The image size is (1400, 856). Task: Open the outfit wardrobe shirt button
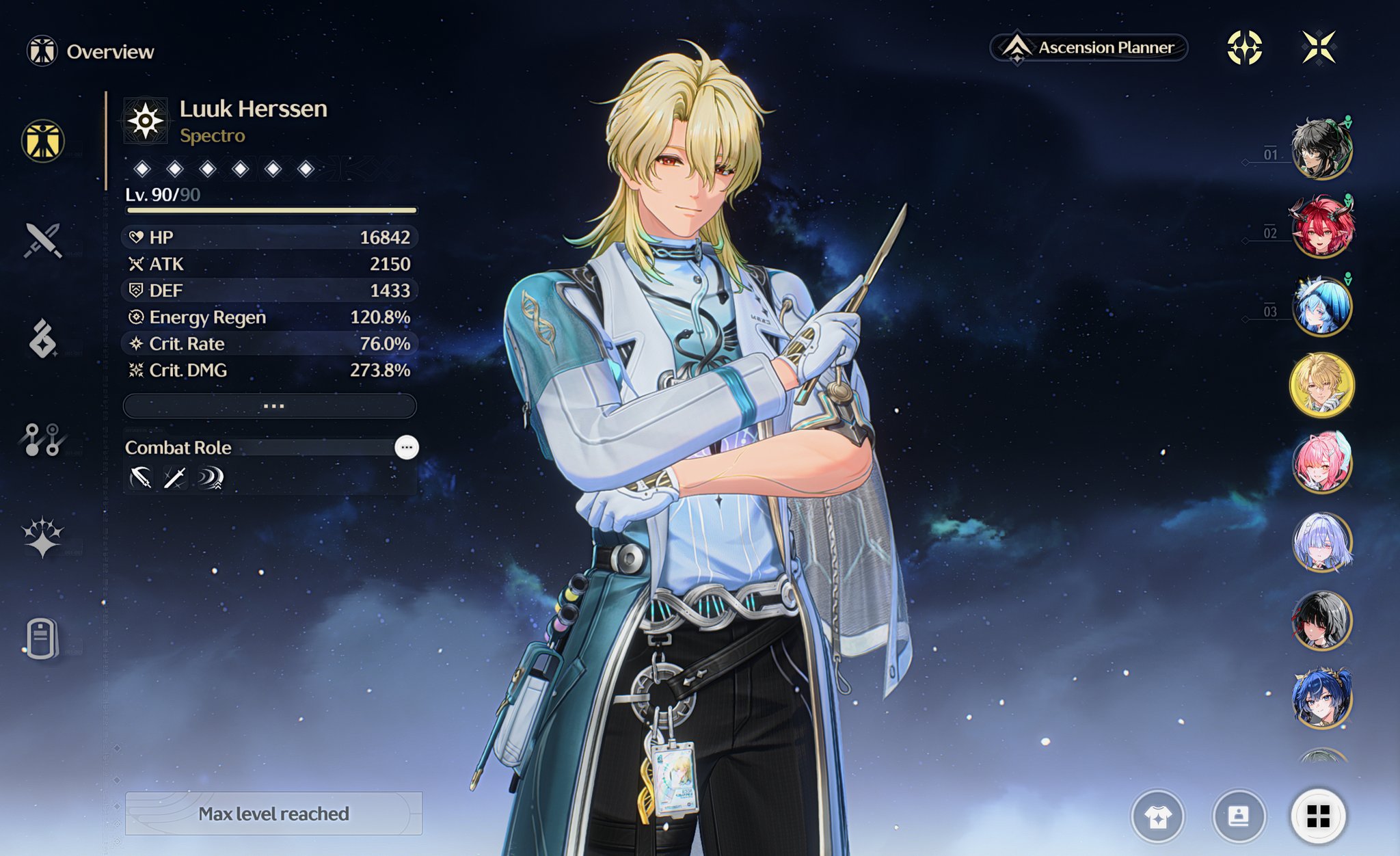[1158, 816]
